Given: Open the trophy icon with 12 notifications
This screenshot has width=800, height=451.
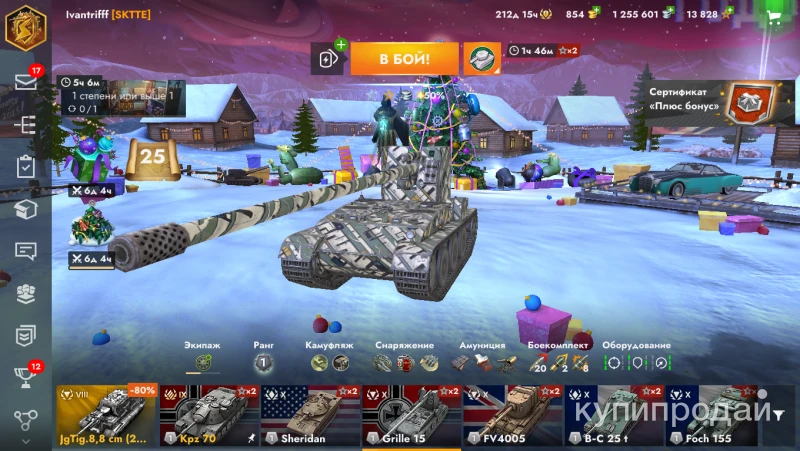Looking at the screenshot, I should 25,377.
